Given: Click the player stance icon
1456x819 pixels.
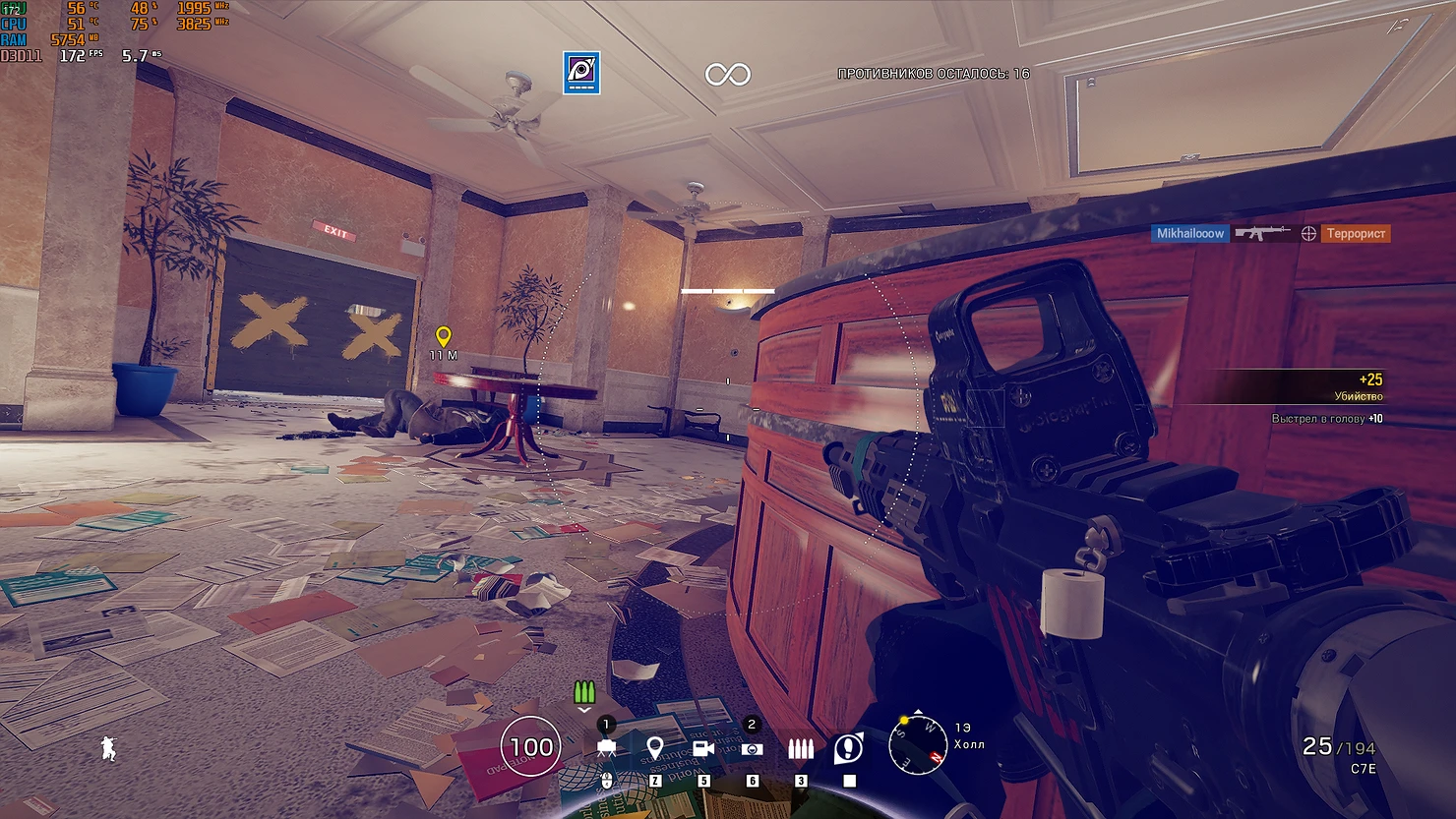Looking at the screenshot, I should click(108, 748).
